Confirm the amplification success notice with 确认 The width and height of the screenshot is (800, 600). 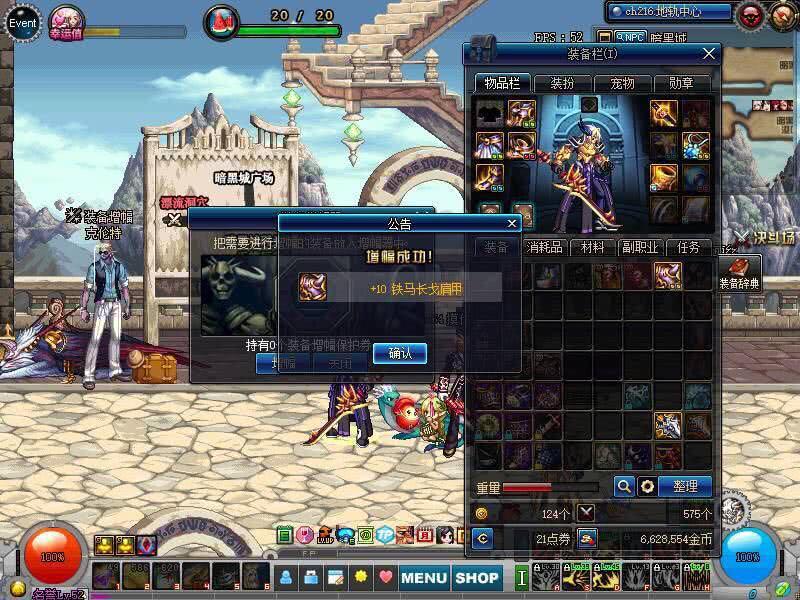tap(399, 353)
